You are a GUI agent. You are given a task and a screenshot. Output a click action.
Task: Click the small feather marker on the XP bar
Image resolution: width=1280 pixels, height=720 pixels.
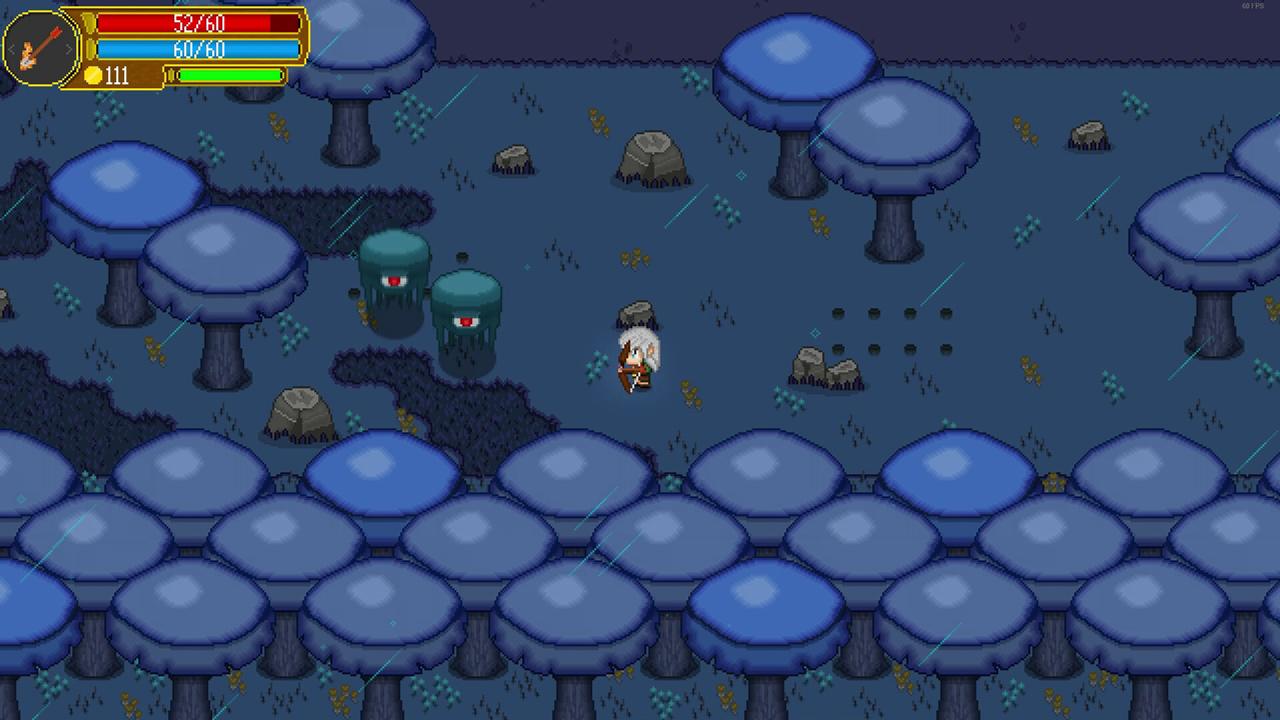tap(172, 74)
